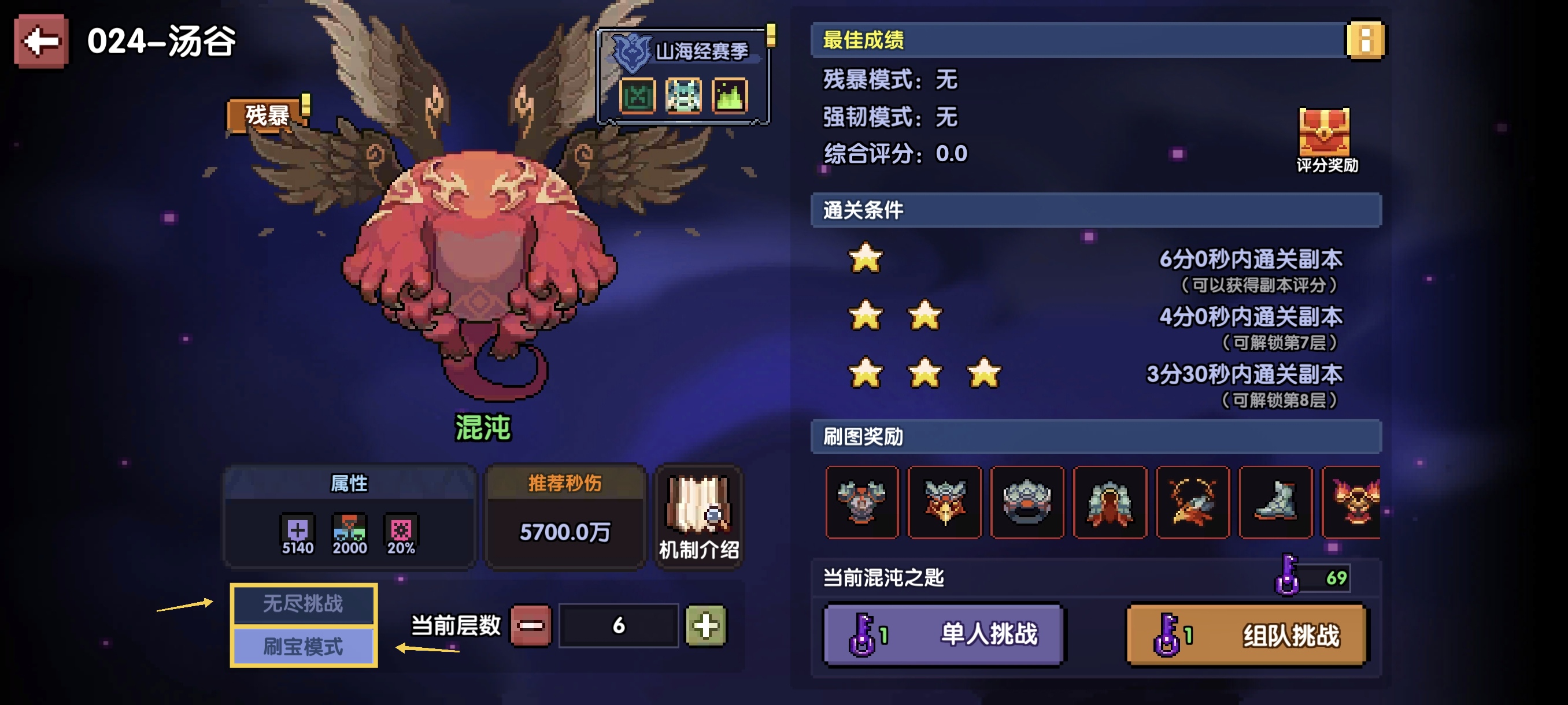Image resolution: width=1568 pixels, height=705 pixels.
Task: Start the 组队挑战 team challenge
Action: pyautogui.click(x=1247, y=636)
